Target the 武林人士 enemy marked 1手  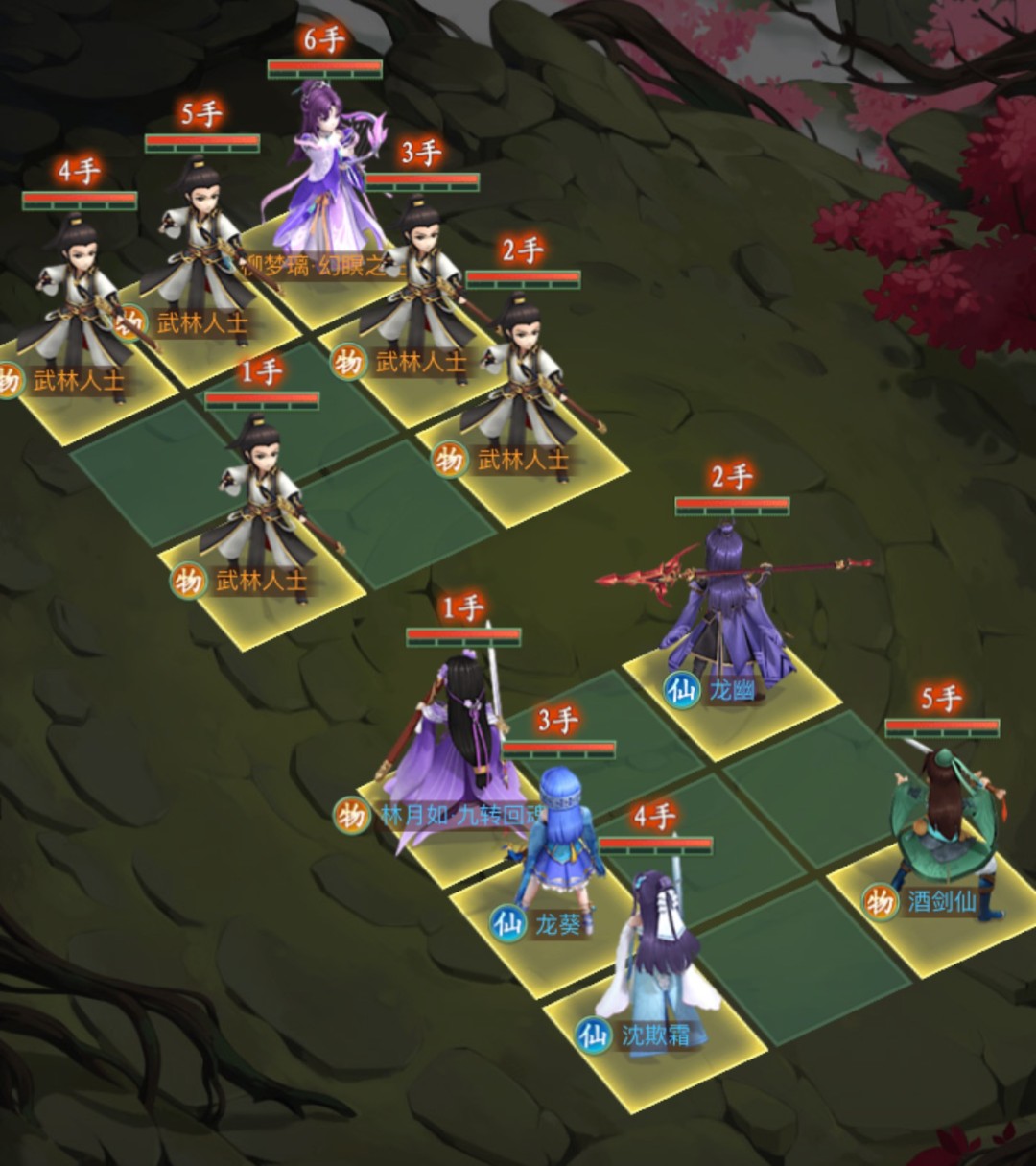(261, 509)
